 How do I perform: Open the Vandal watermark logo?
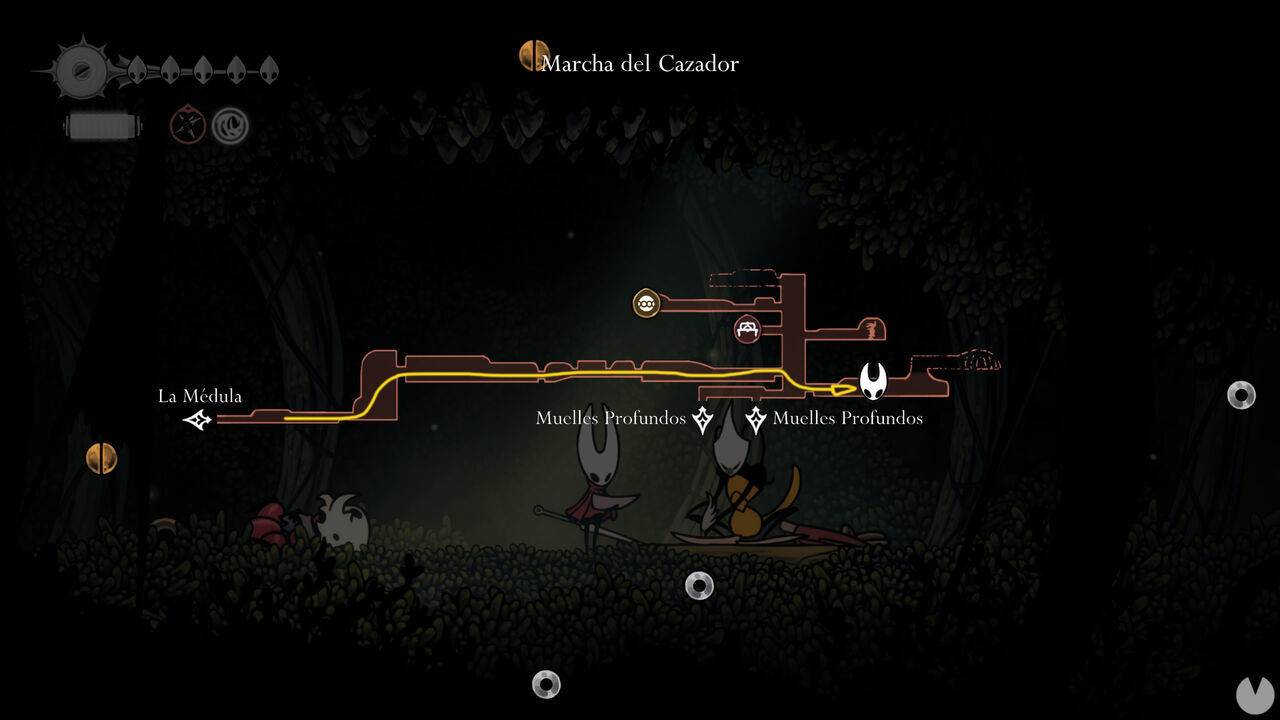[1255, 695]
